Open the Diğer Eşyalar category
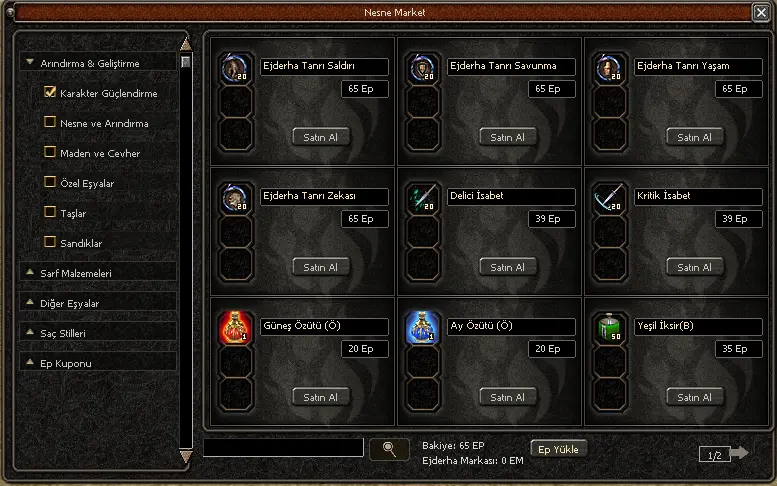The image size is (777, 486). (31, 302)
